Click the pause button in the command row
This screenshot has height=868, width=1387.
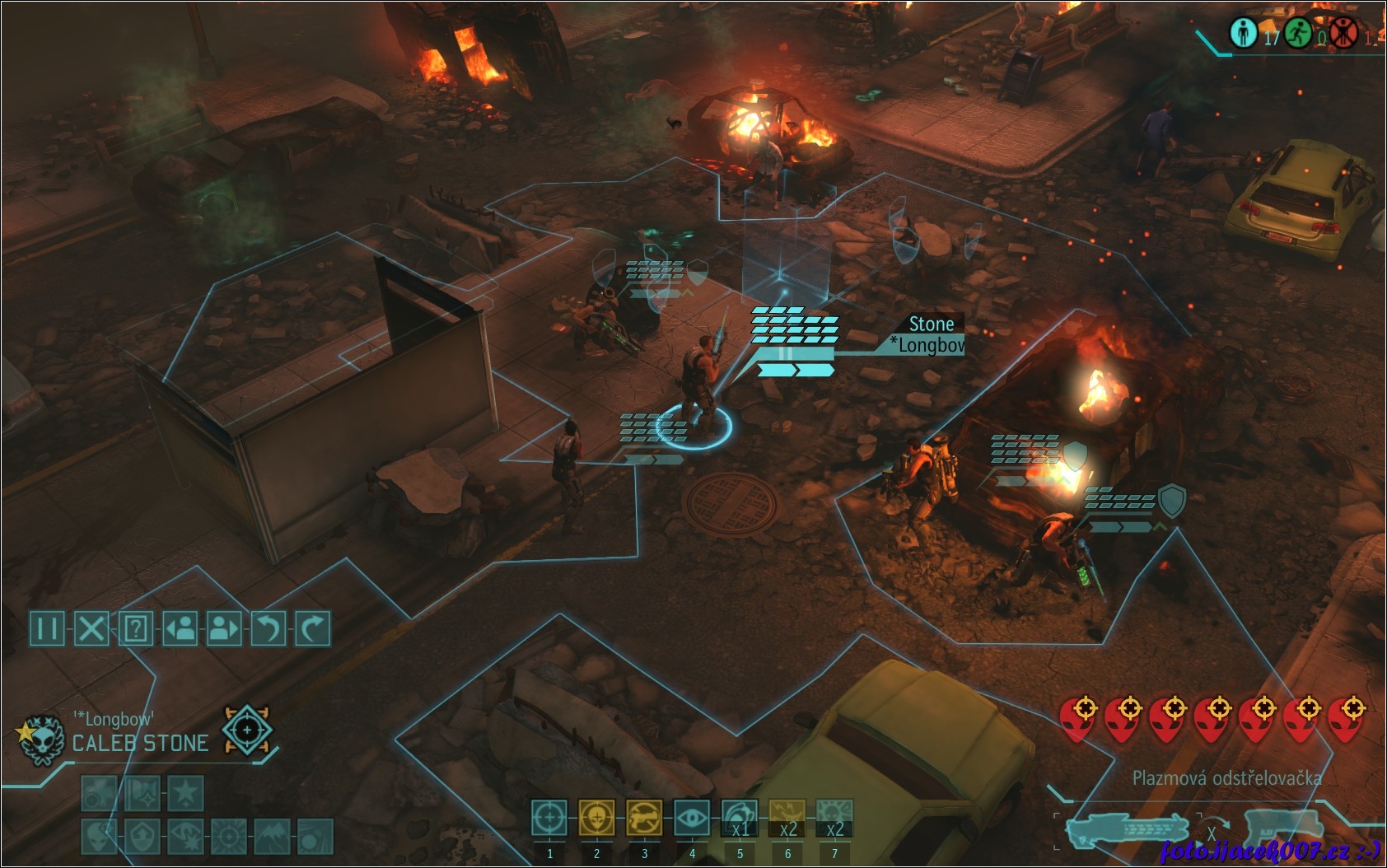[47, 628]
